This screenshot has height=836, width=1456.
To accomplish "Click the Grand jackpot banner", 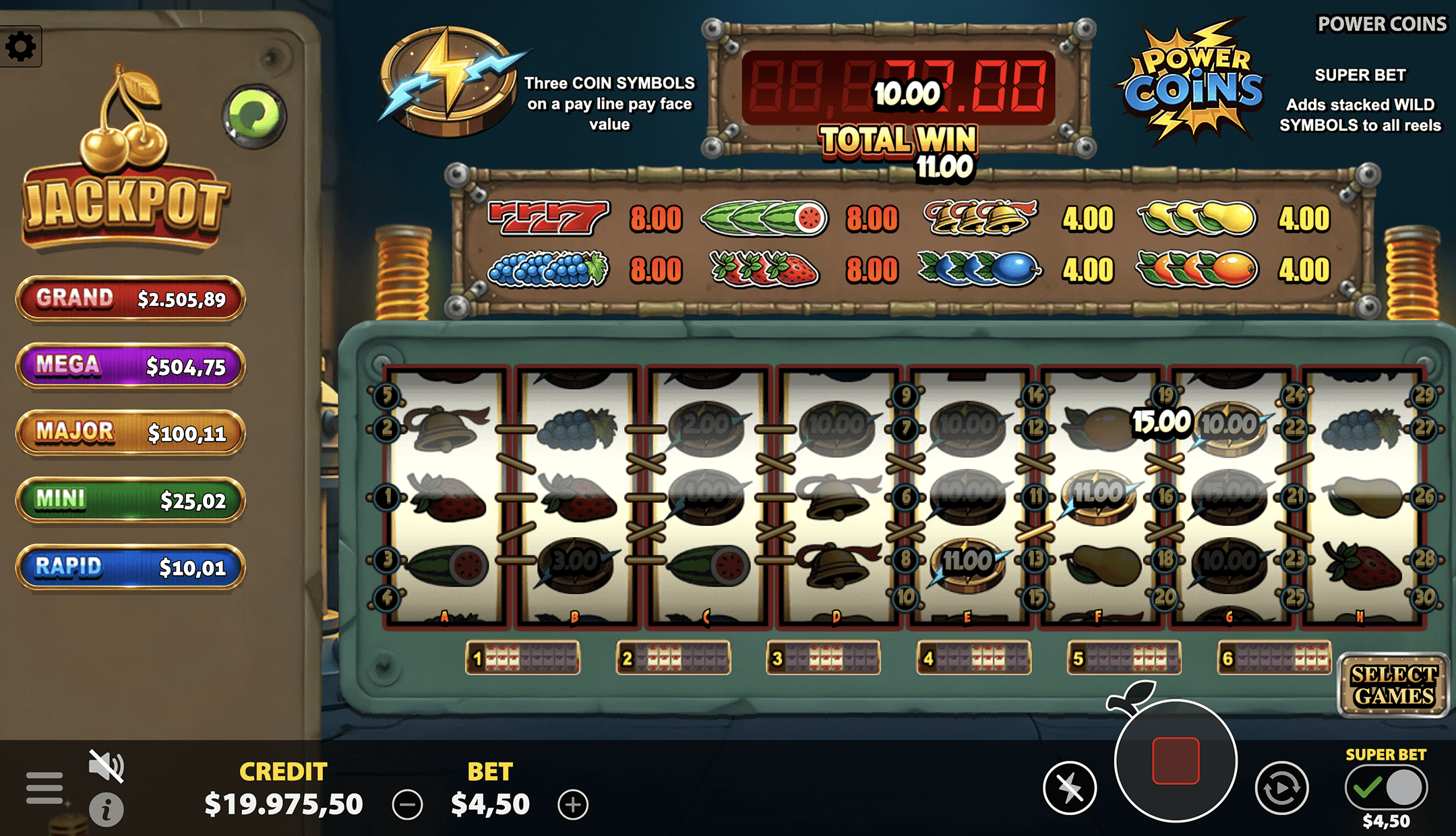I will point(129,299).
